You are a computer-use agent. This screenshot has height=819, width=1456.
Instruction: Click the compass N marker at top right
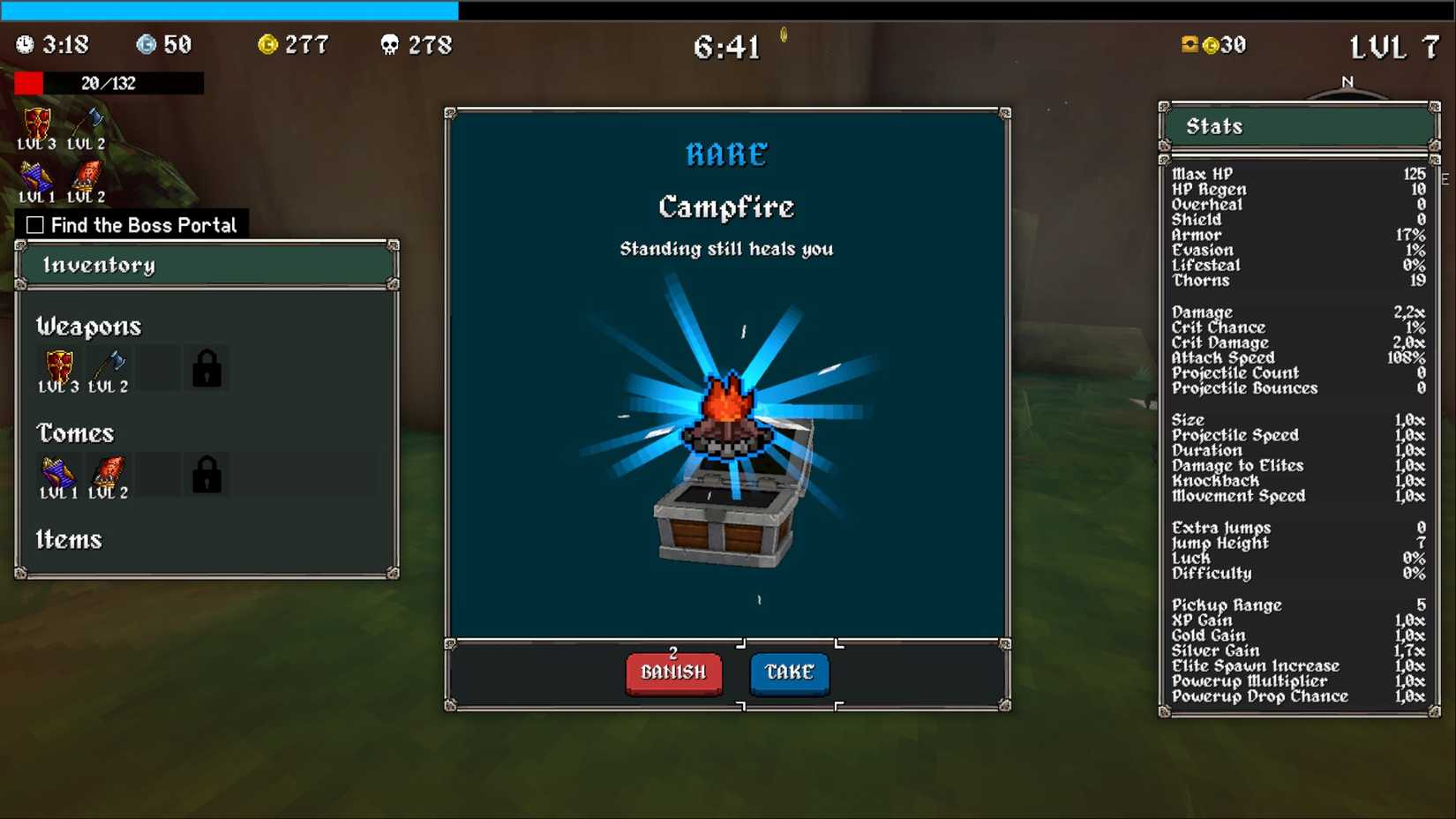(x=1346, y=79)
